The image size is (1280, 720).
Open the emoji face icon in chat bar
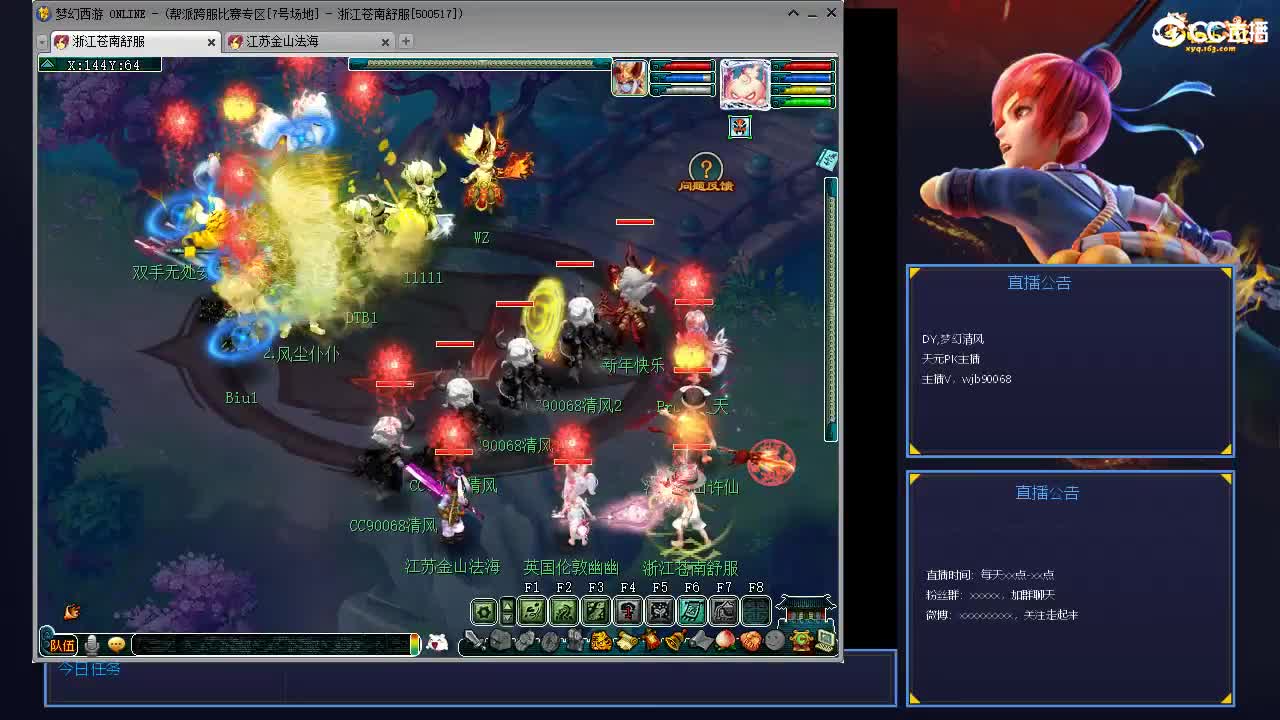point(116,644)
